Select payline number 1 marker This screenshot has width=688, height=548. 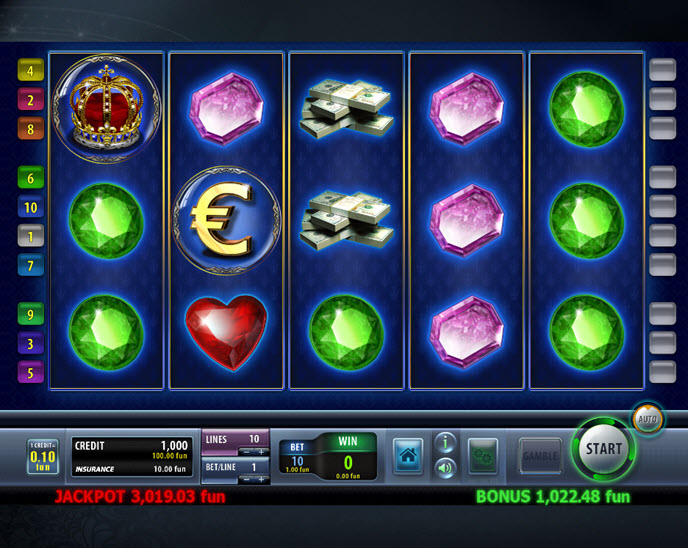(30, 236)
